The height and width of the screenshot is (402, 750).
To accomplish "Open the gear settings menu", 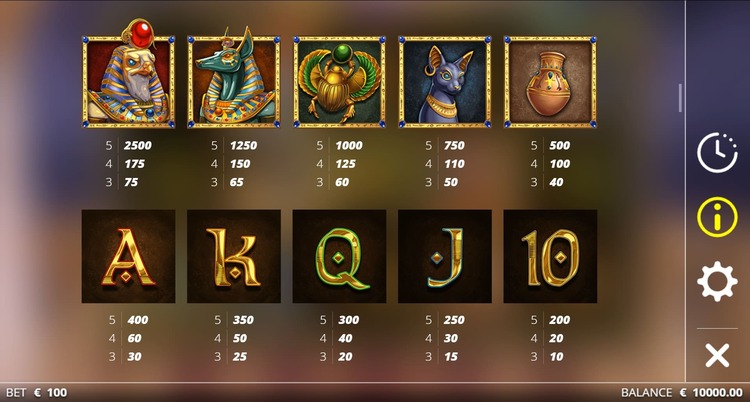I will click(x=716, y=282).
